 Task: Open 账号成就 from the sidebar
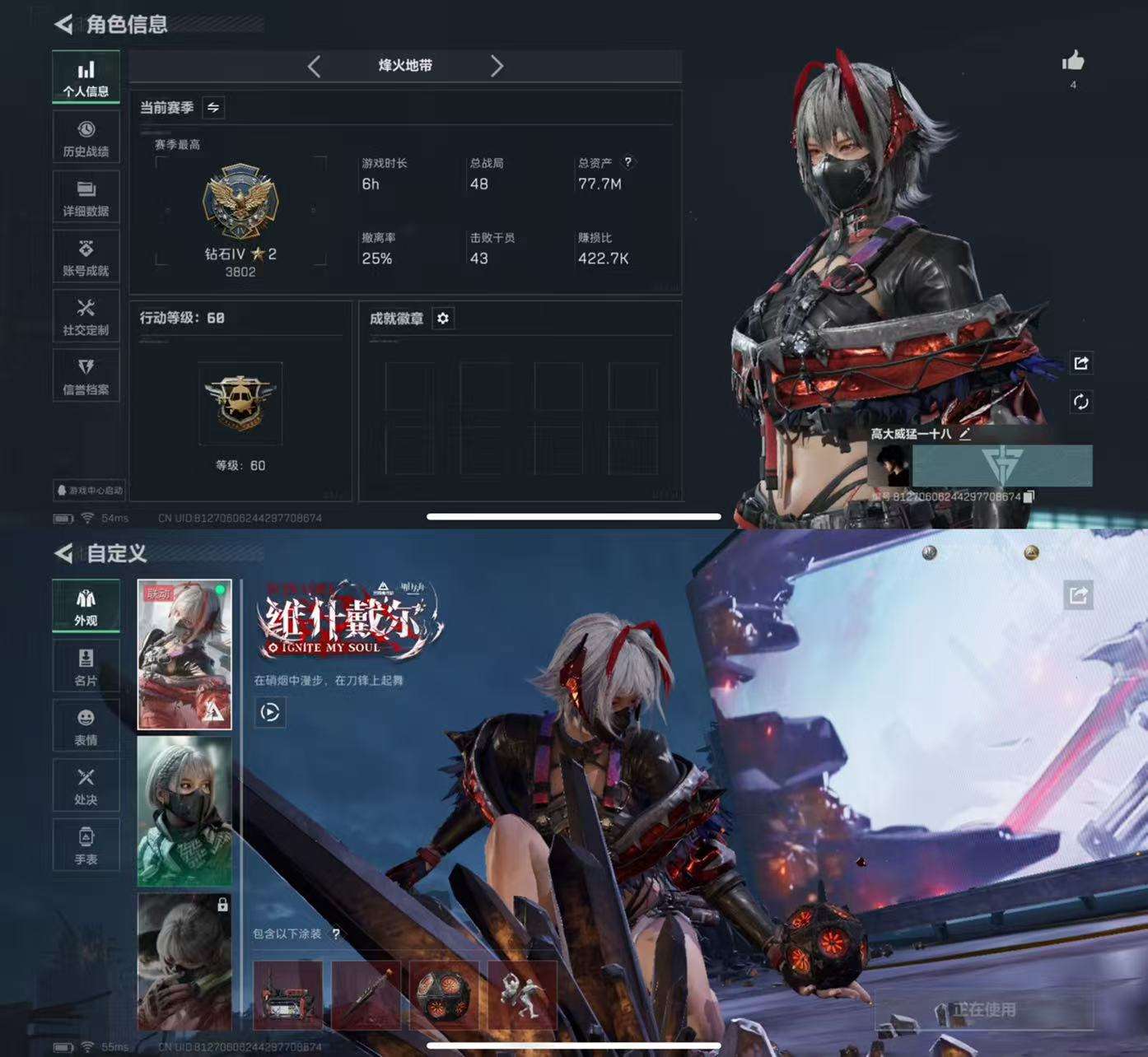[x=86, y=256]
